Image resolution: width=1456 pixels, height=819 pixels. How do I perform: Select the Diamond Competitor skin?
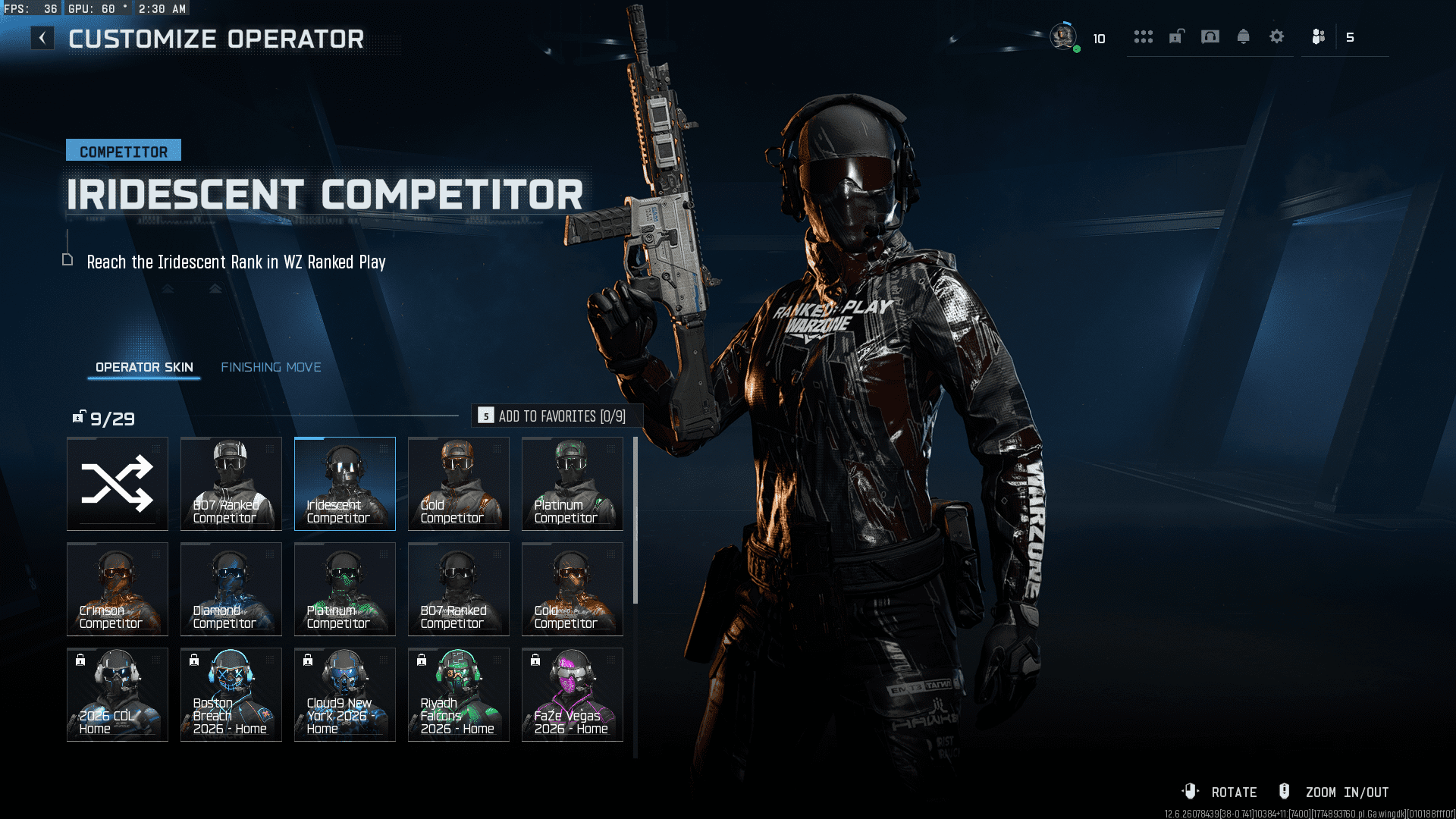231,588
